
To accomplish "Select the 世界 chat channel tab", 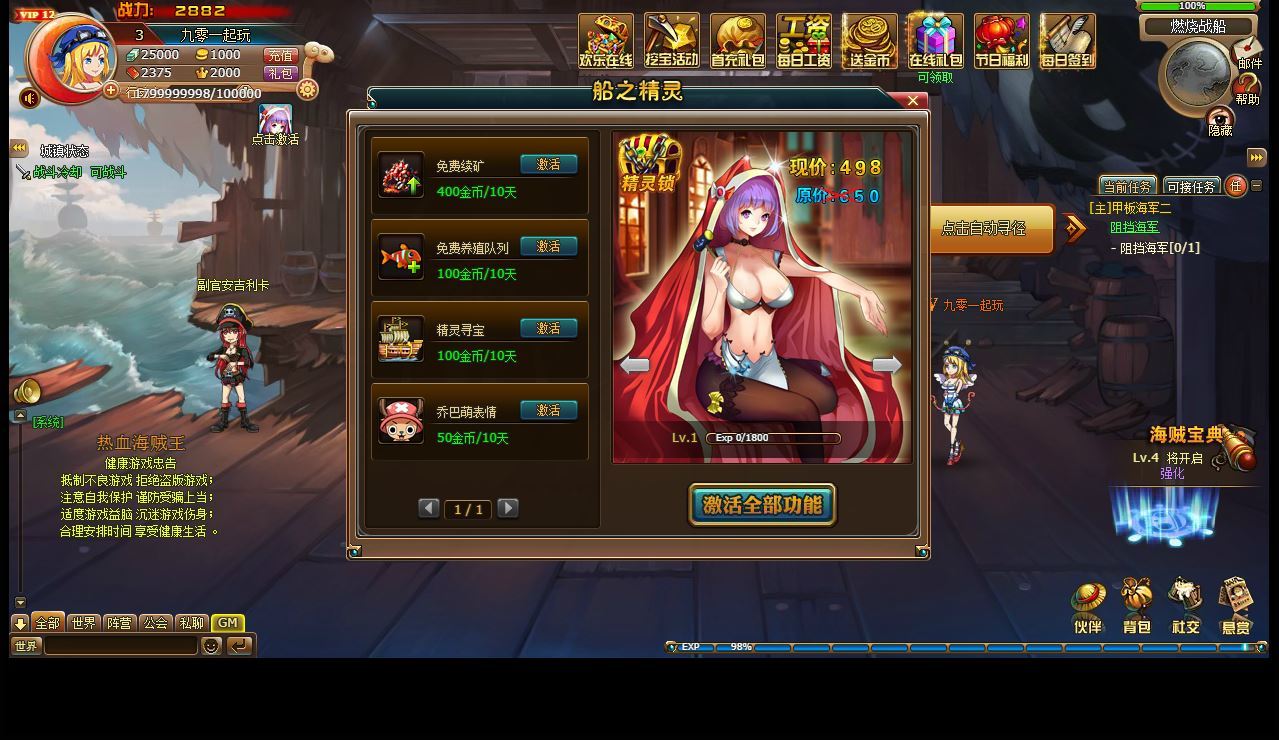I will coord(83,623).
